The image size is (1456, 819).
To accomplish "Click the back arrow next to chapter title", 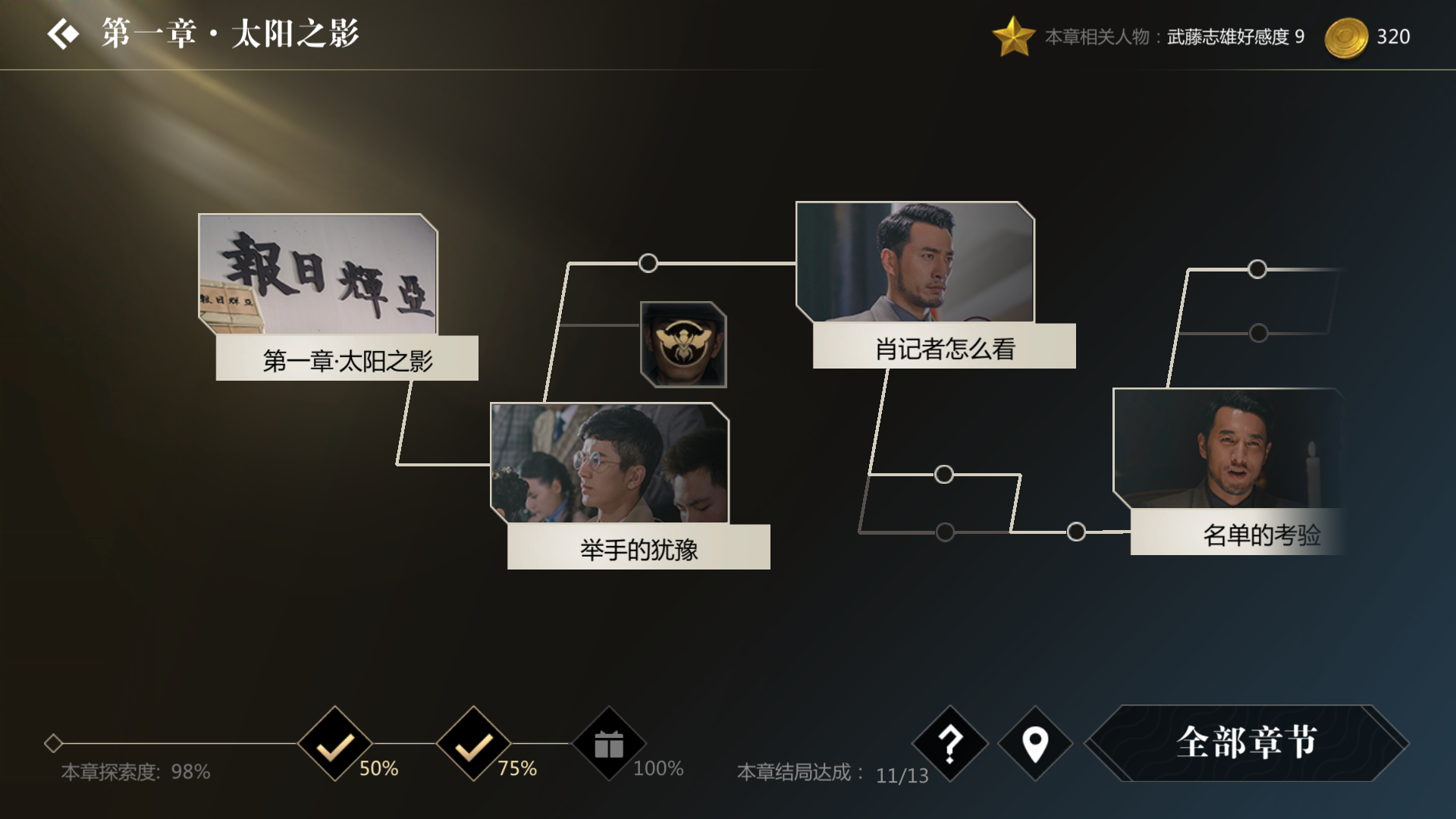I will [64, 32].
